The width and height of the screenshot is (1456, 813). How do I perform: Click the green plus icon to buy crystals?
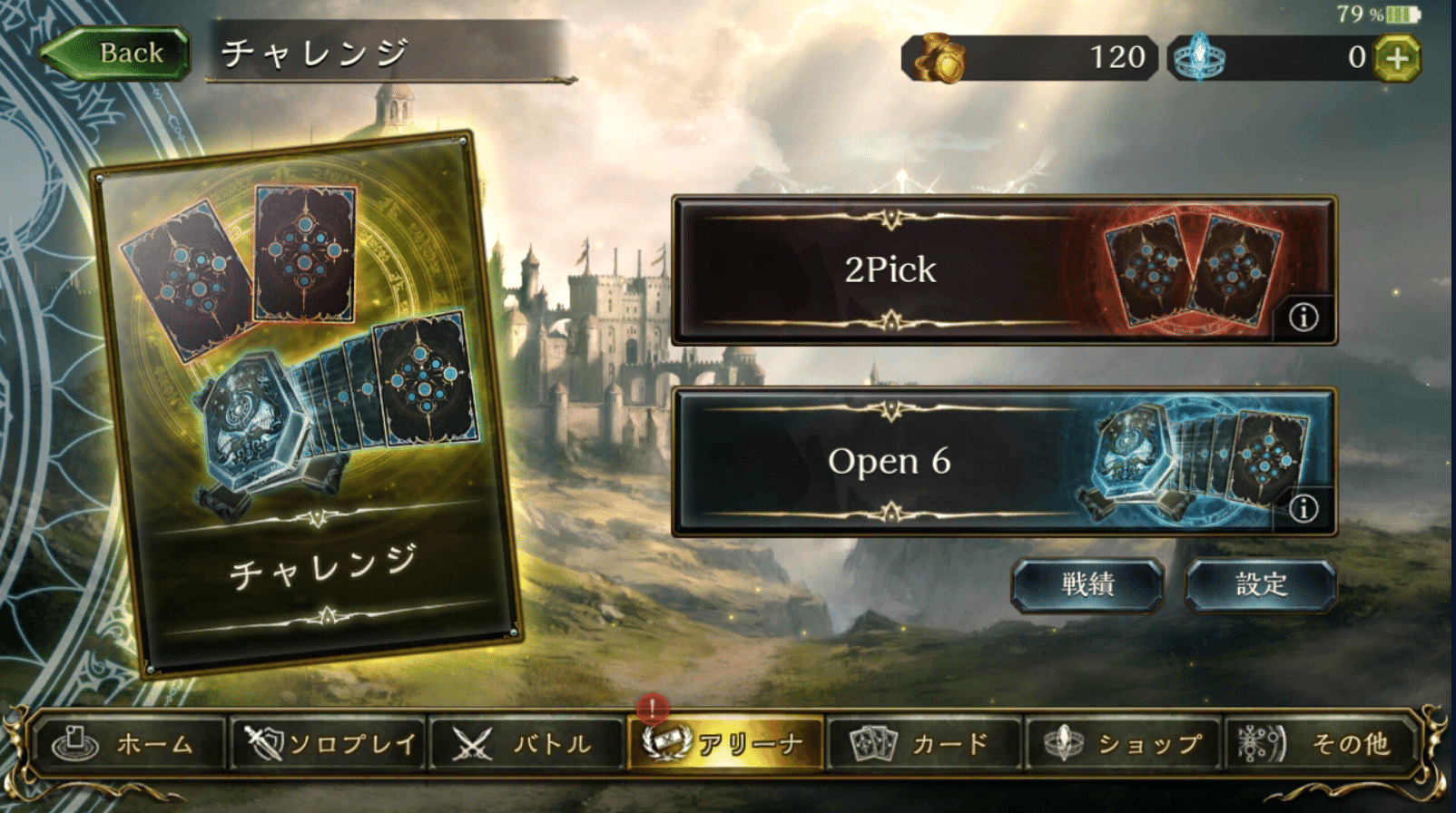pos(1399,58)
